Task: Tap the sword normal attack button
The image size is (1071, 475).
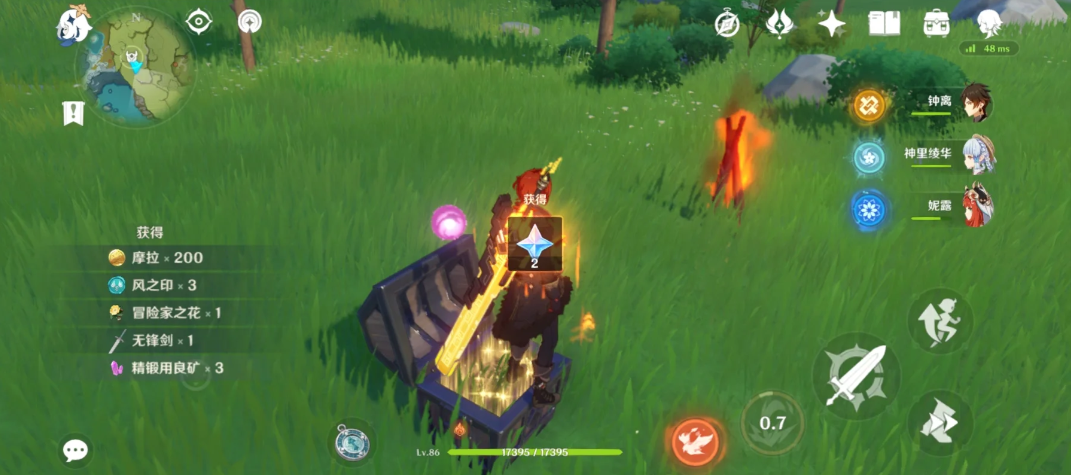Action: click(x=855, y=376)
